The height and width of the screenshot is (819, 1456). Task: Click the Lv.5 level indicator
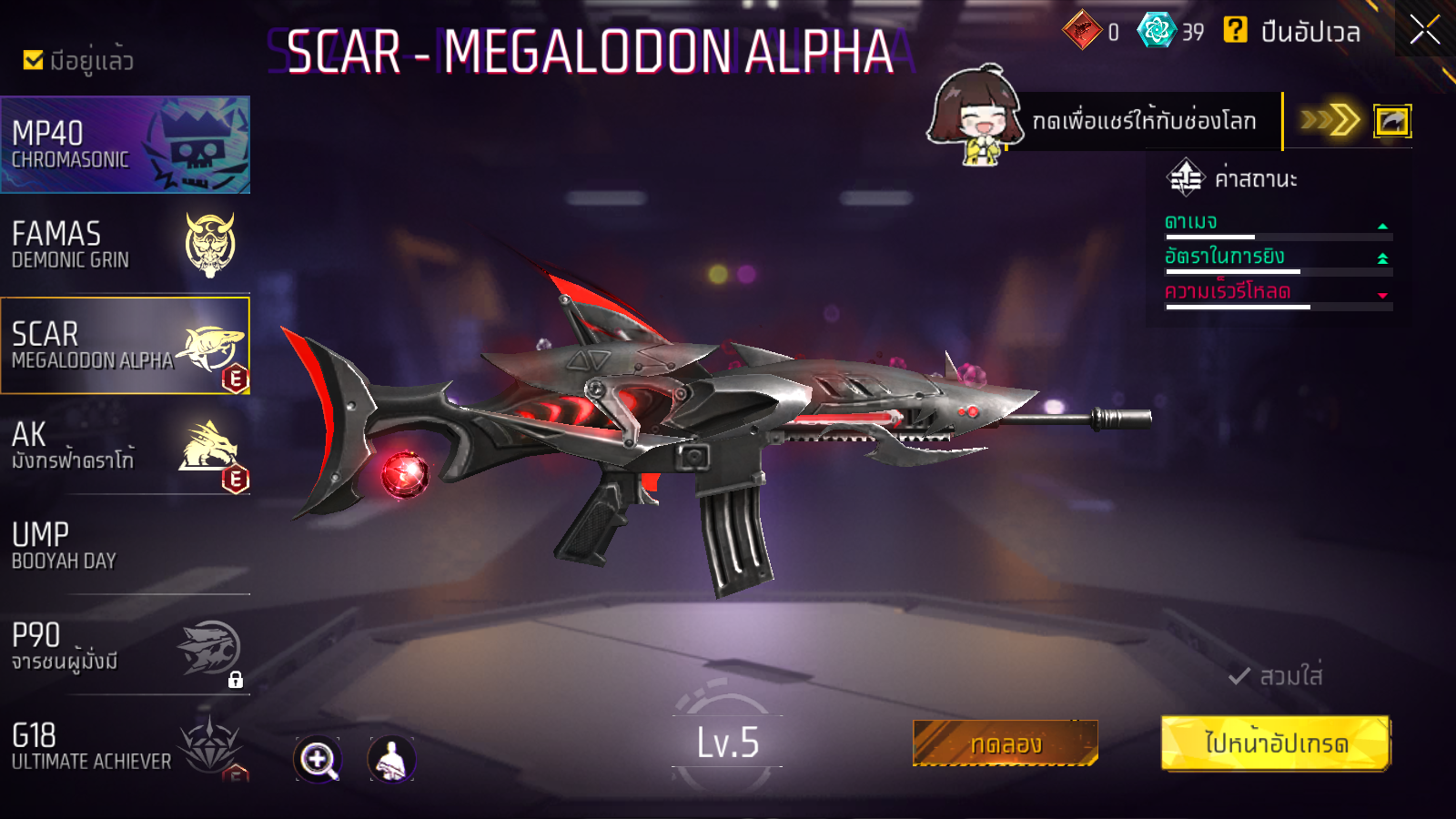pyautogui.click(x=727, y=743)
